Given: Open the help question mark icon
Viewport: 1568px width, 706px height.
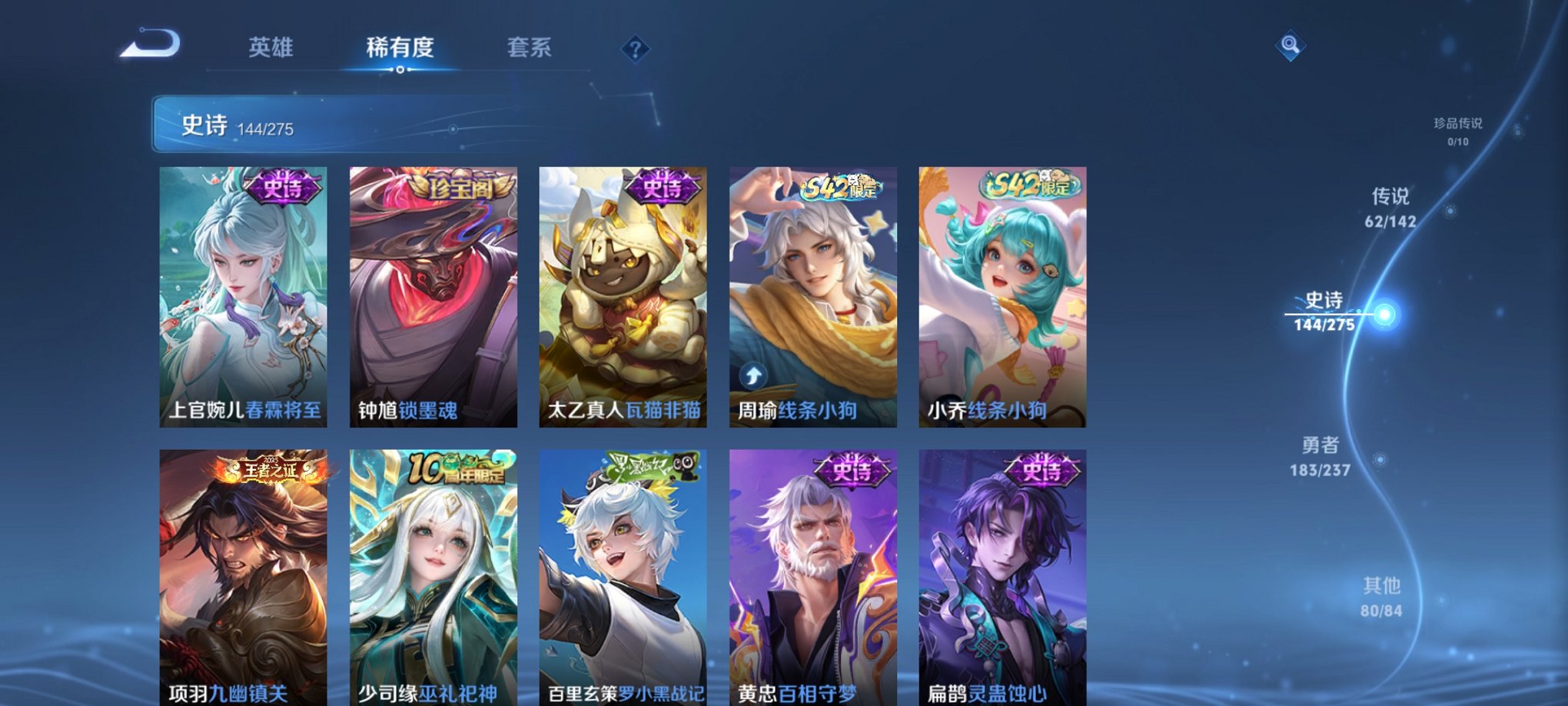Looking at the screenshot, I should pos(633,48).
